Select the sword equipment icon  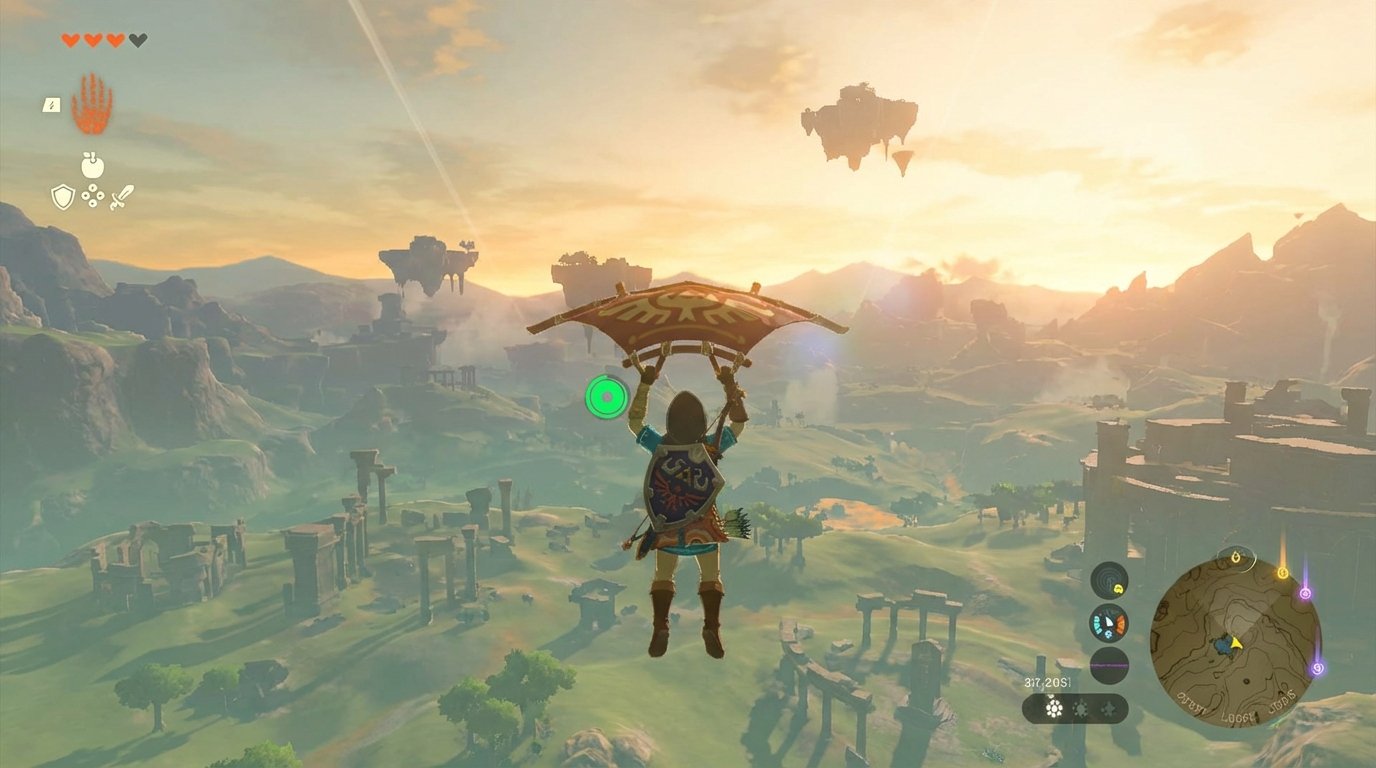121,197
